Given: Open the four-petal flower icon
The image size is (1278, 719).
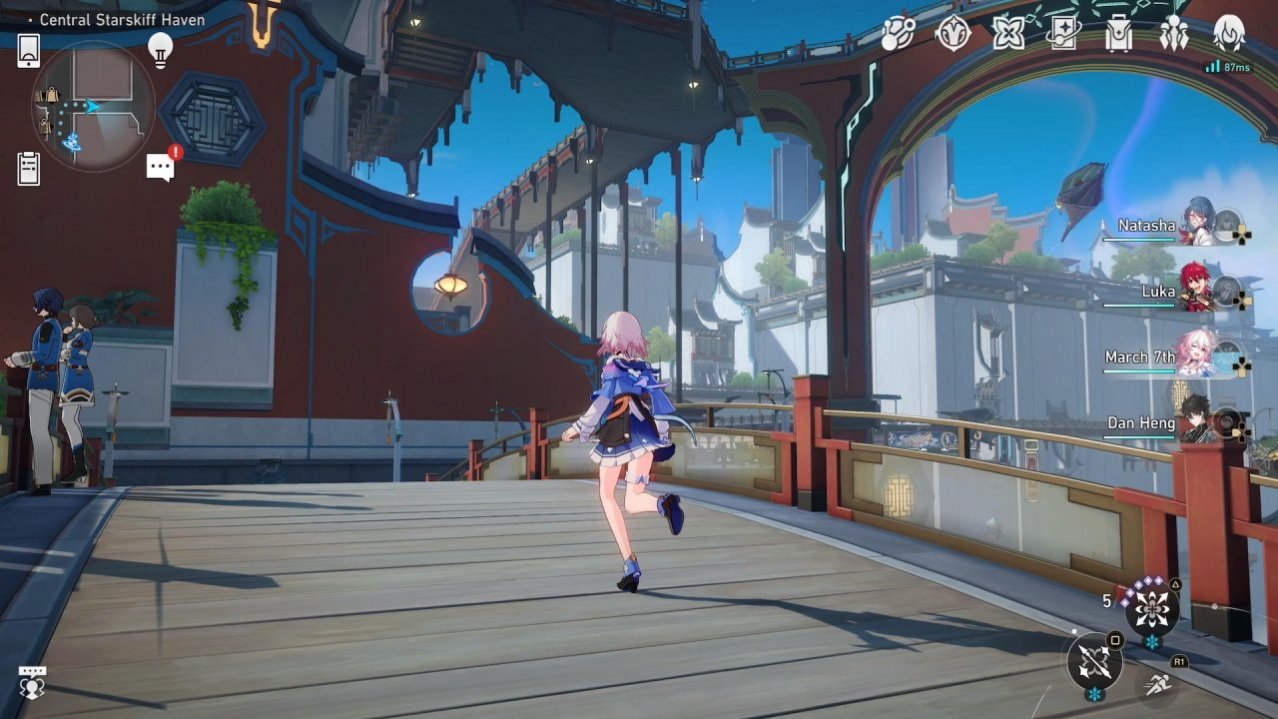Looking at the screenshot, I should 1008,35.
